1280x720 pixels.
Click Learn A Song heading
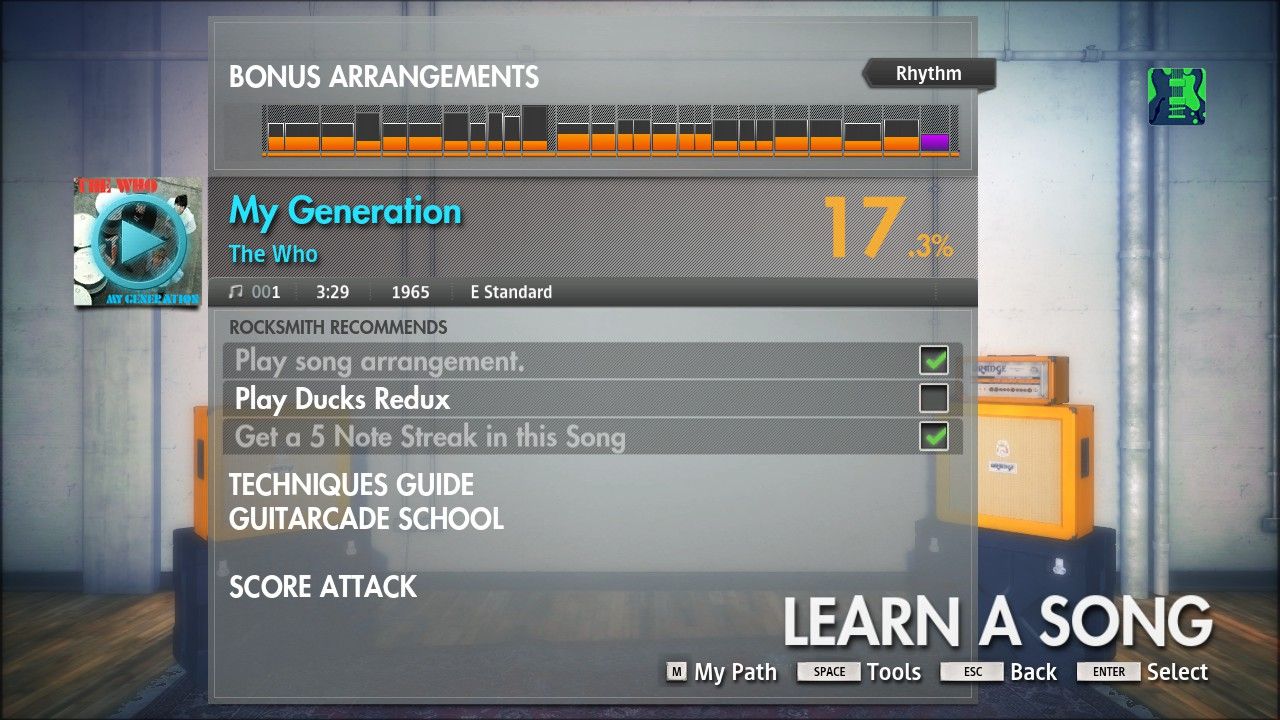[x=997, y=620]
